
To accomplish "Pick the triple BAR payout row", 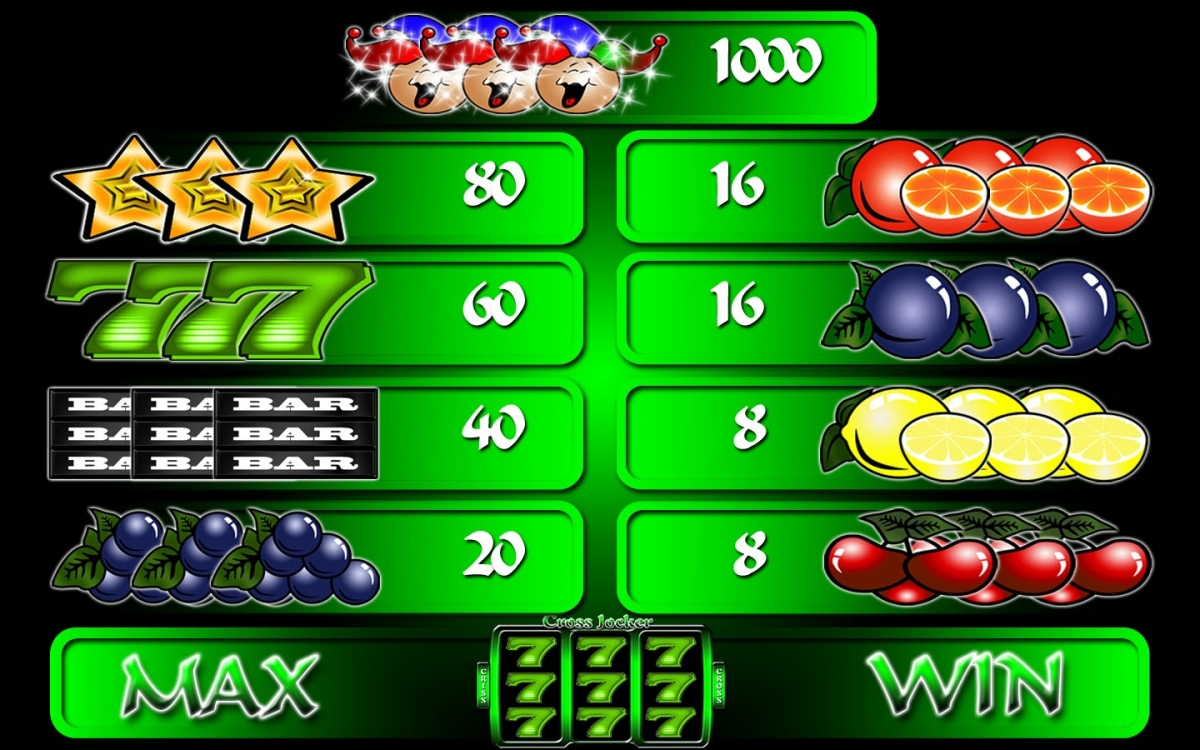I will coord(320,432).
